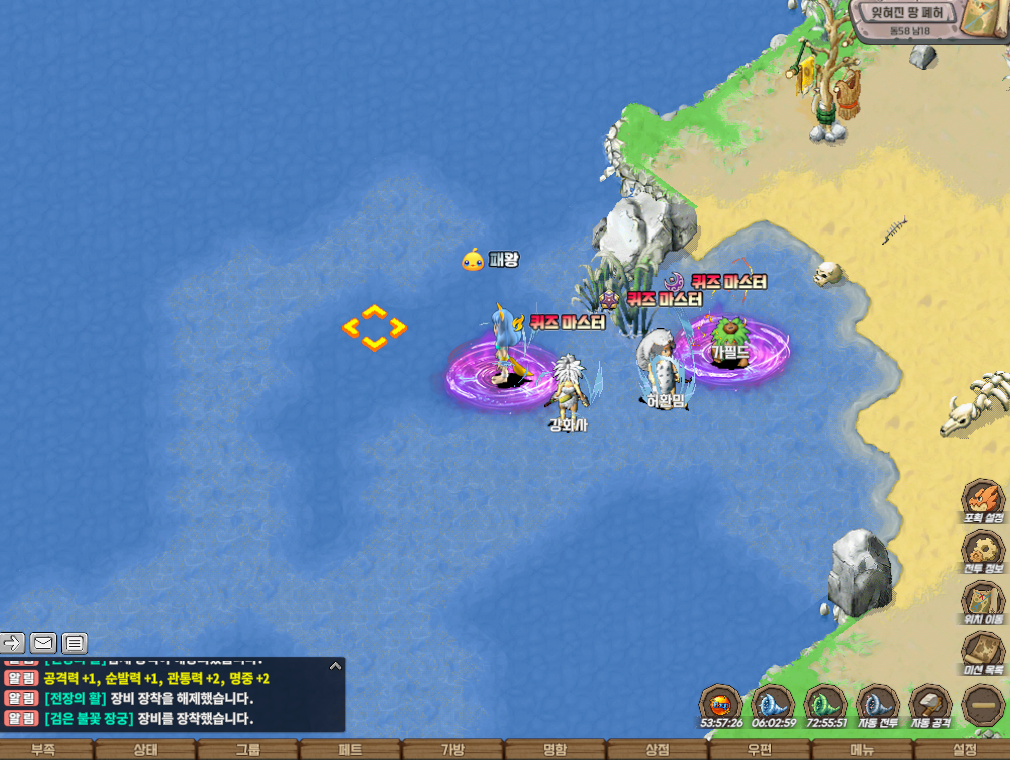1010x760 pixels.
Task: Collapse the icon bar with the minus button
Action: point(983,705)
